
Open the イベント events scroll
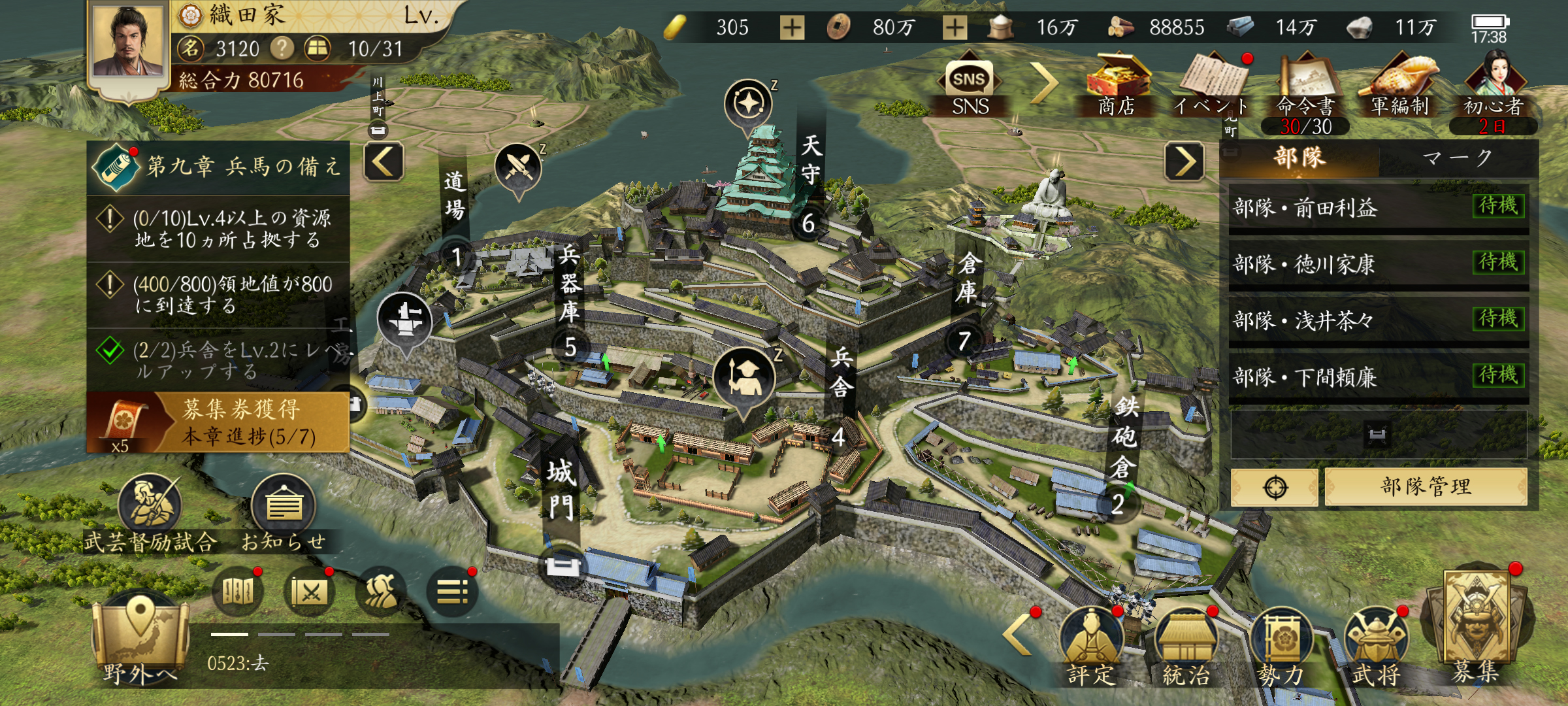(x=1213, y=84)
